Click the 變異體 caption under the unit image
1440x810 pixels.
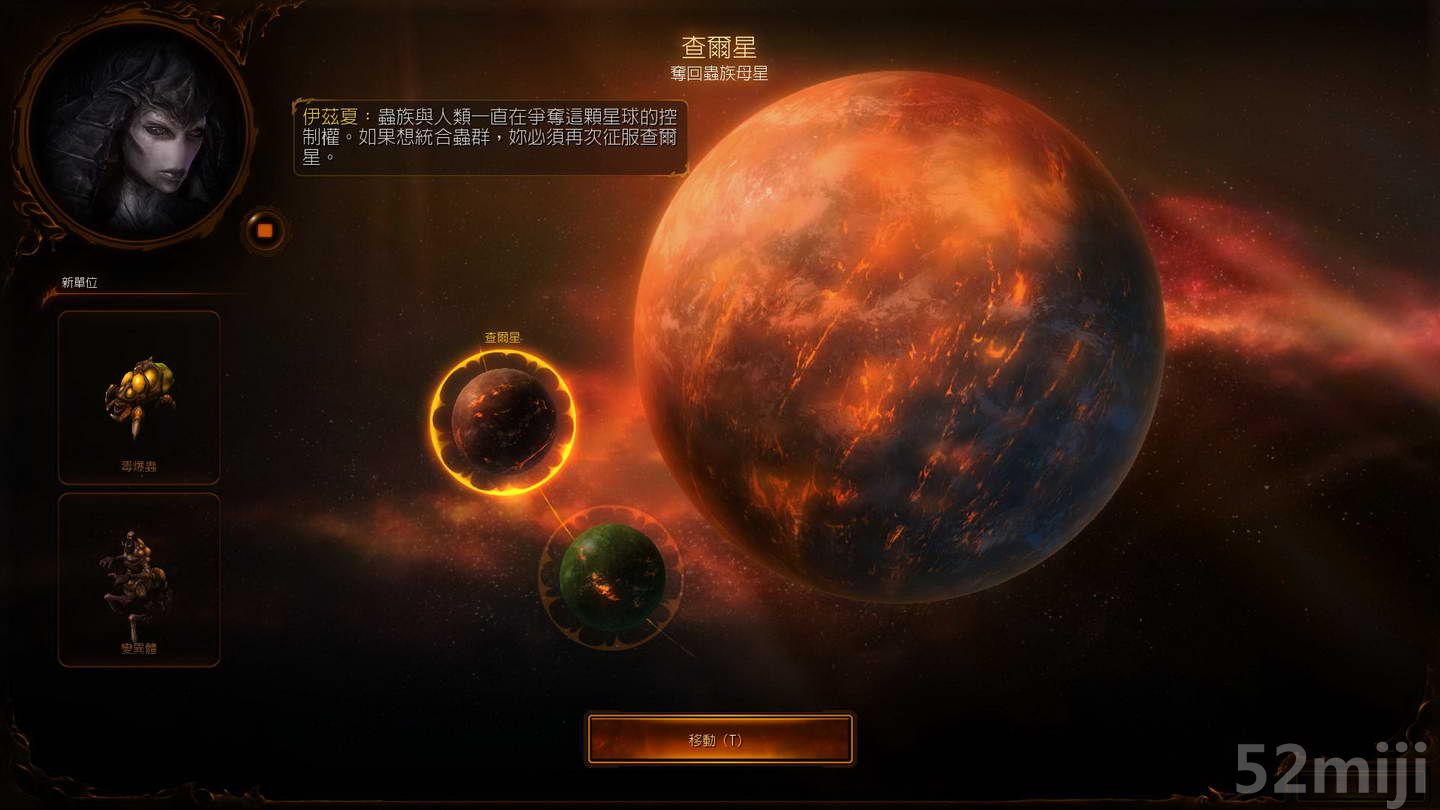click(139, 648)
